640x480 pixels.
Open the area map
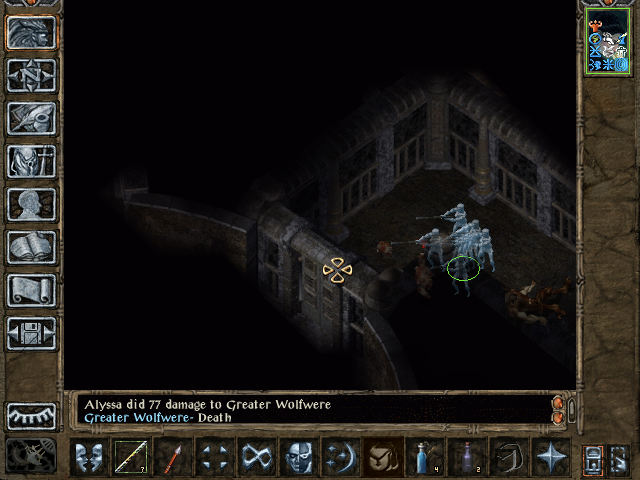click(x=32, y=75)
